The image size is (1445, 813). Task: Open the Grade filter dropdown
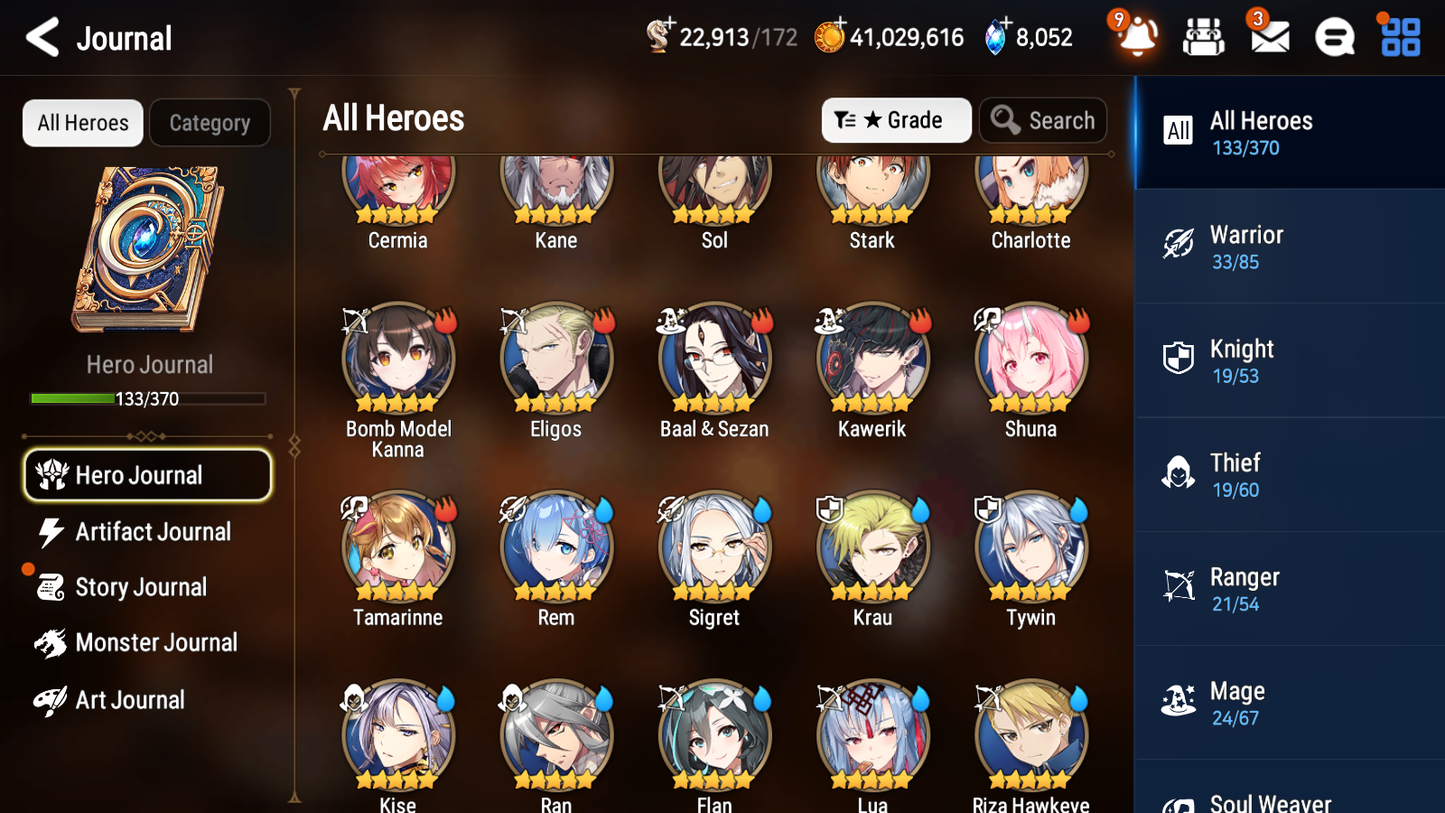pyautogui.click(x=896, y=120)
